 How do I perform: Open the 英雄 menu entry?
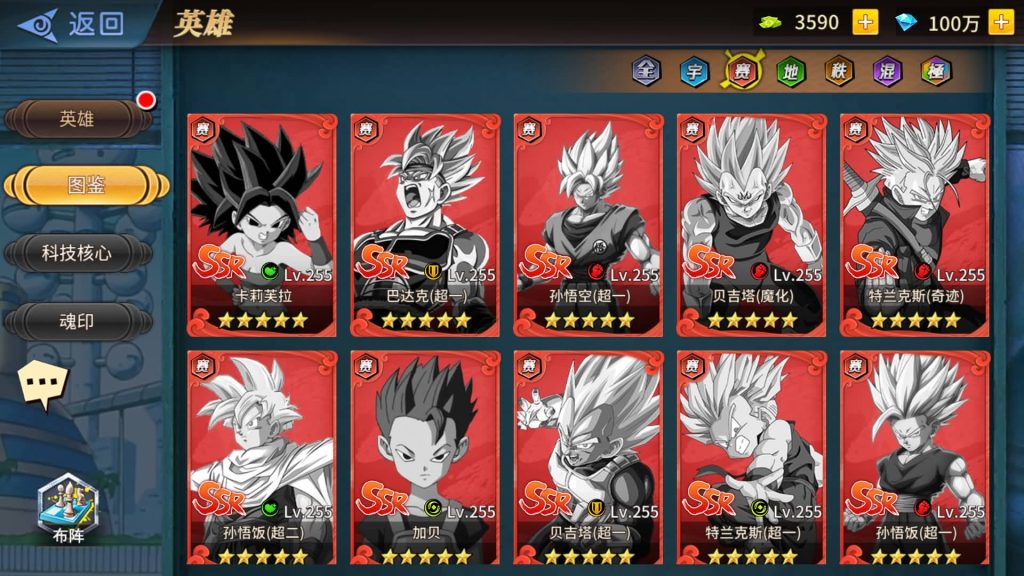77,119
